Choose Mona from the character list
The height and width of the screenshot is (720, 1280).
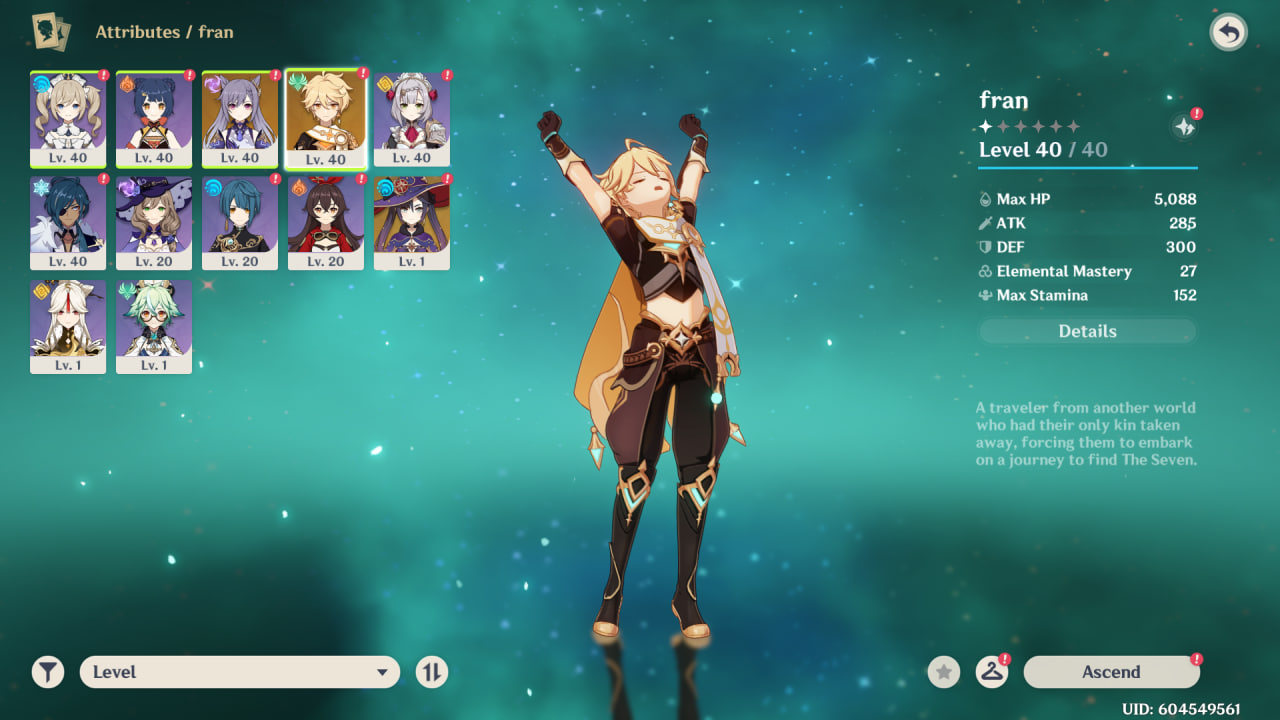[412, 222]
